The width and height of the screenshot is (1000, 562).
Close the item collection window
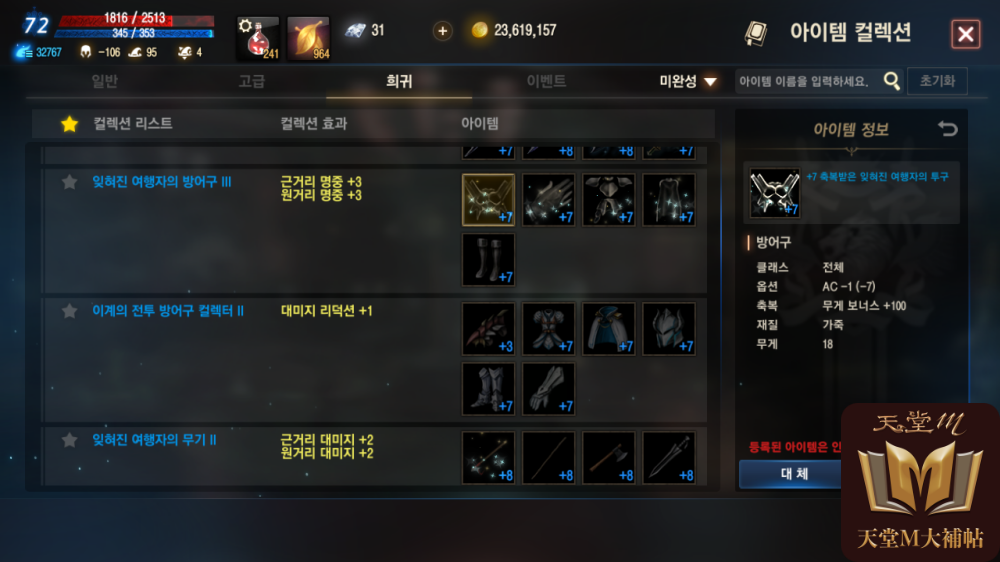[x=965, y=35]
